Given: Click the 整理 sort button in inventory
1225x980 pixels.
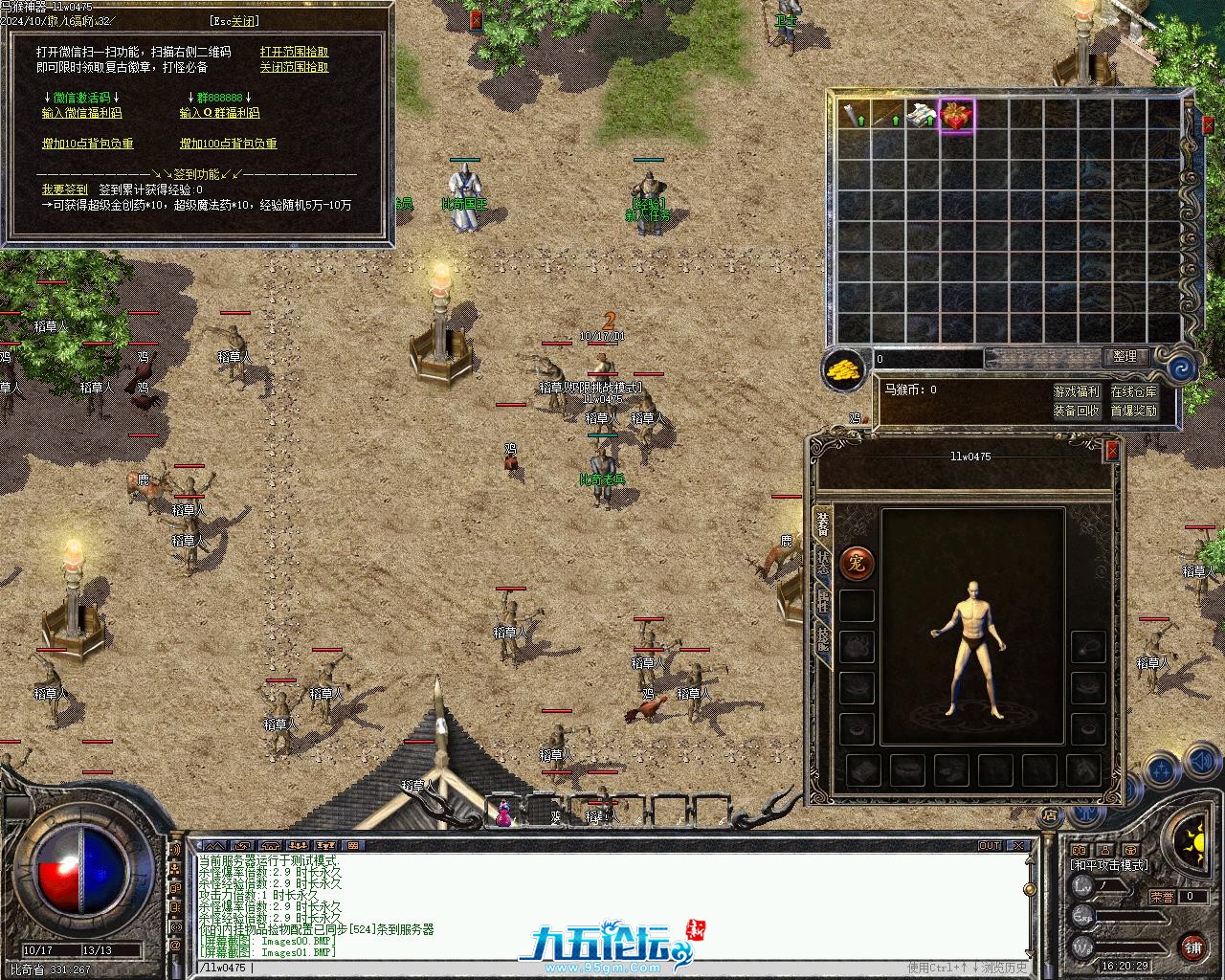Looking at the screenshot, I should (1125, 357).
